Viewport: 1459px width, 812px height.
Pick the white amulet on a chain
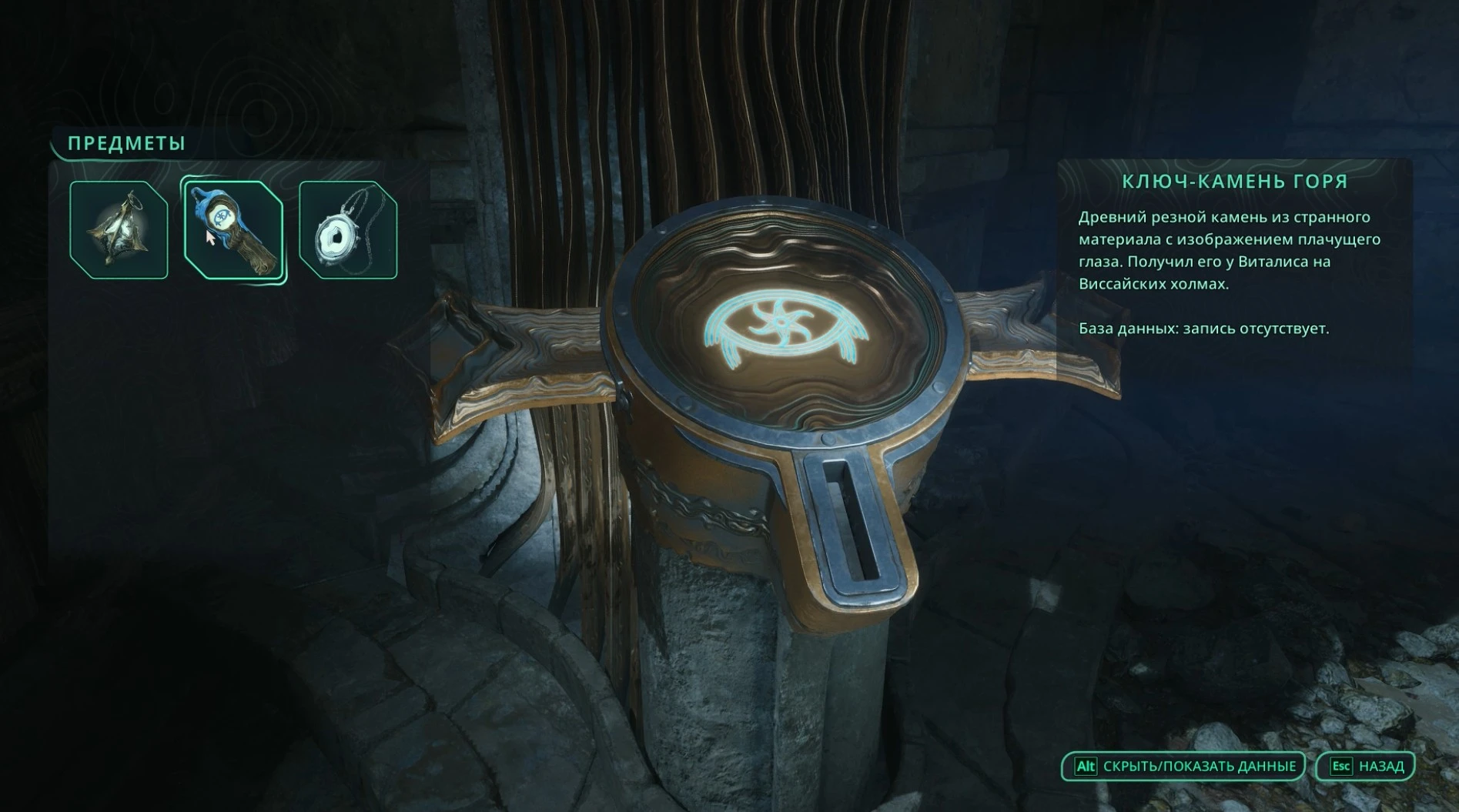[x=348, y=229]
